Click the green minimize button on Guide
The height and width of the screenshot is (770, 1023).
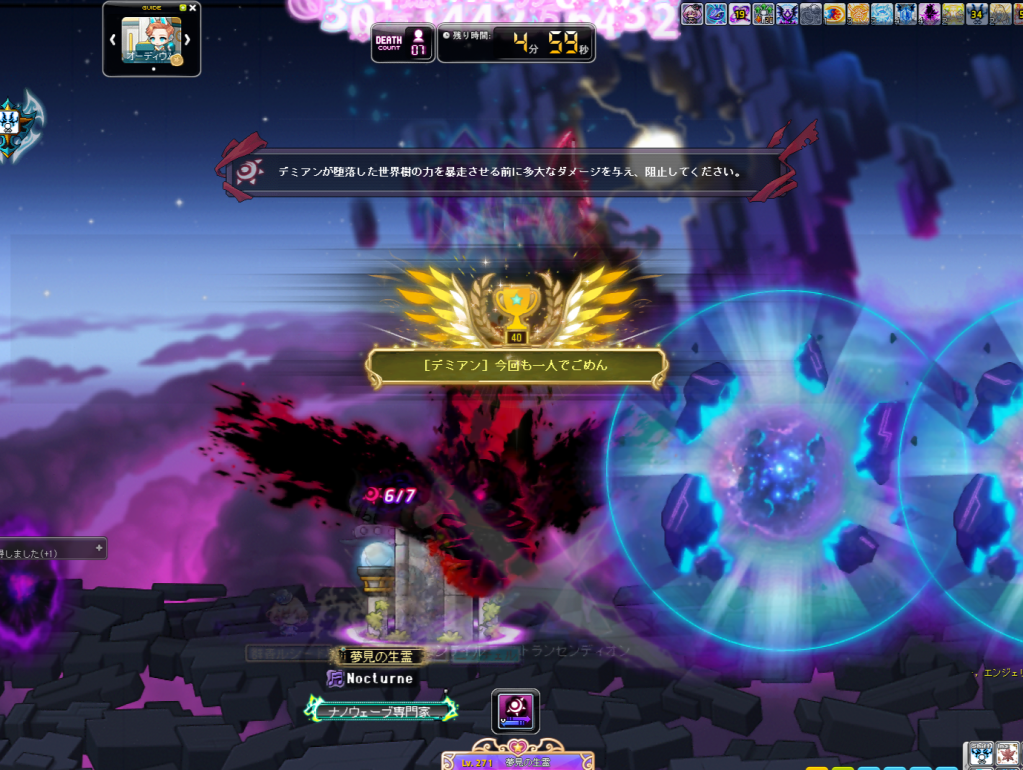[182, 8]
